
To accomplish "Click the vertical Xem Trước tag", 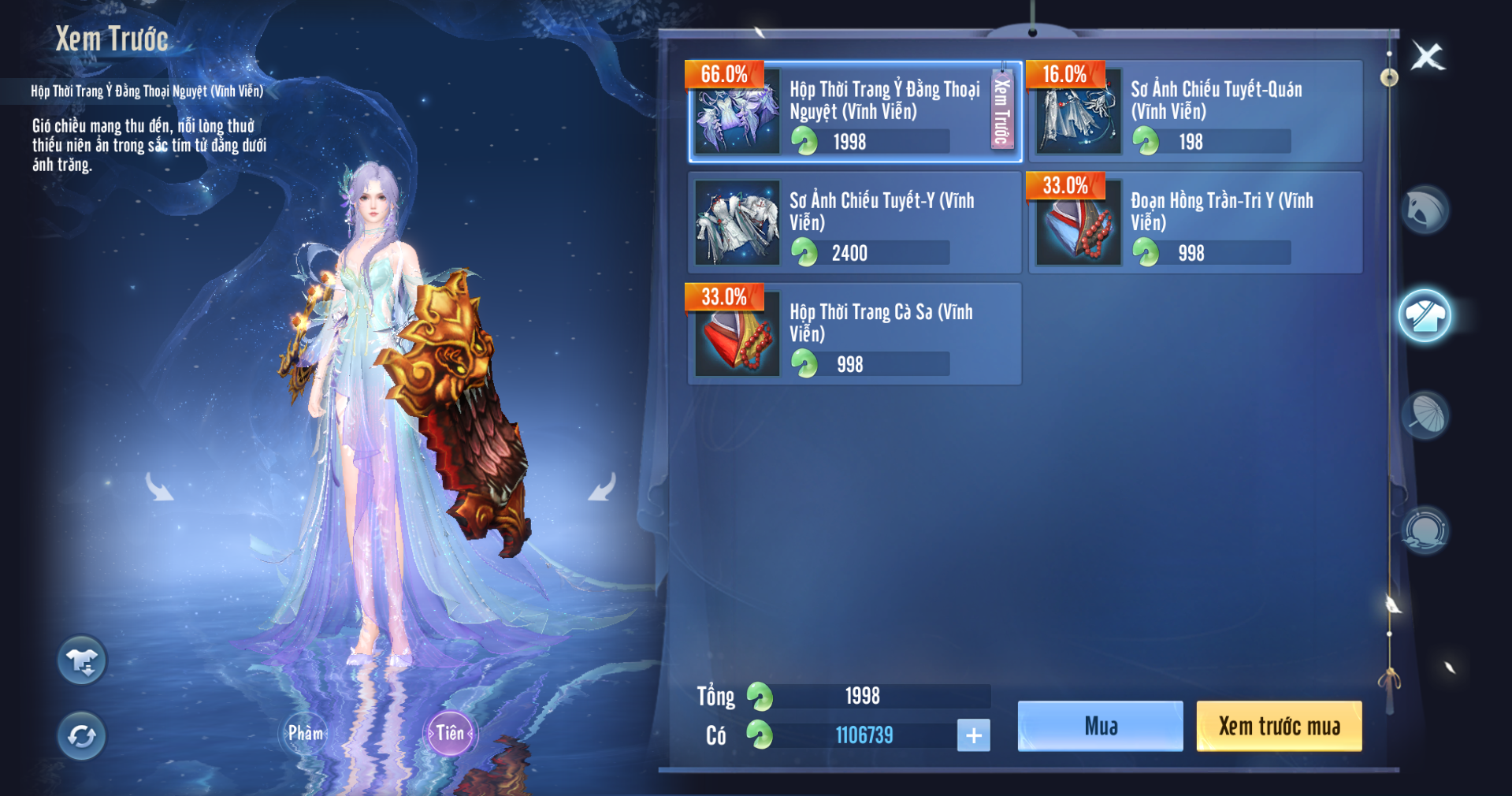I will (x=1001, y=110).
